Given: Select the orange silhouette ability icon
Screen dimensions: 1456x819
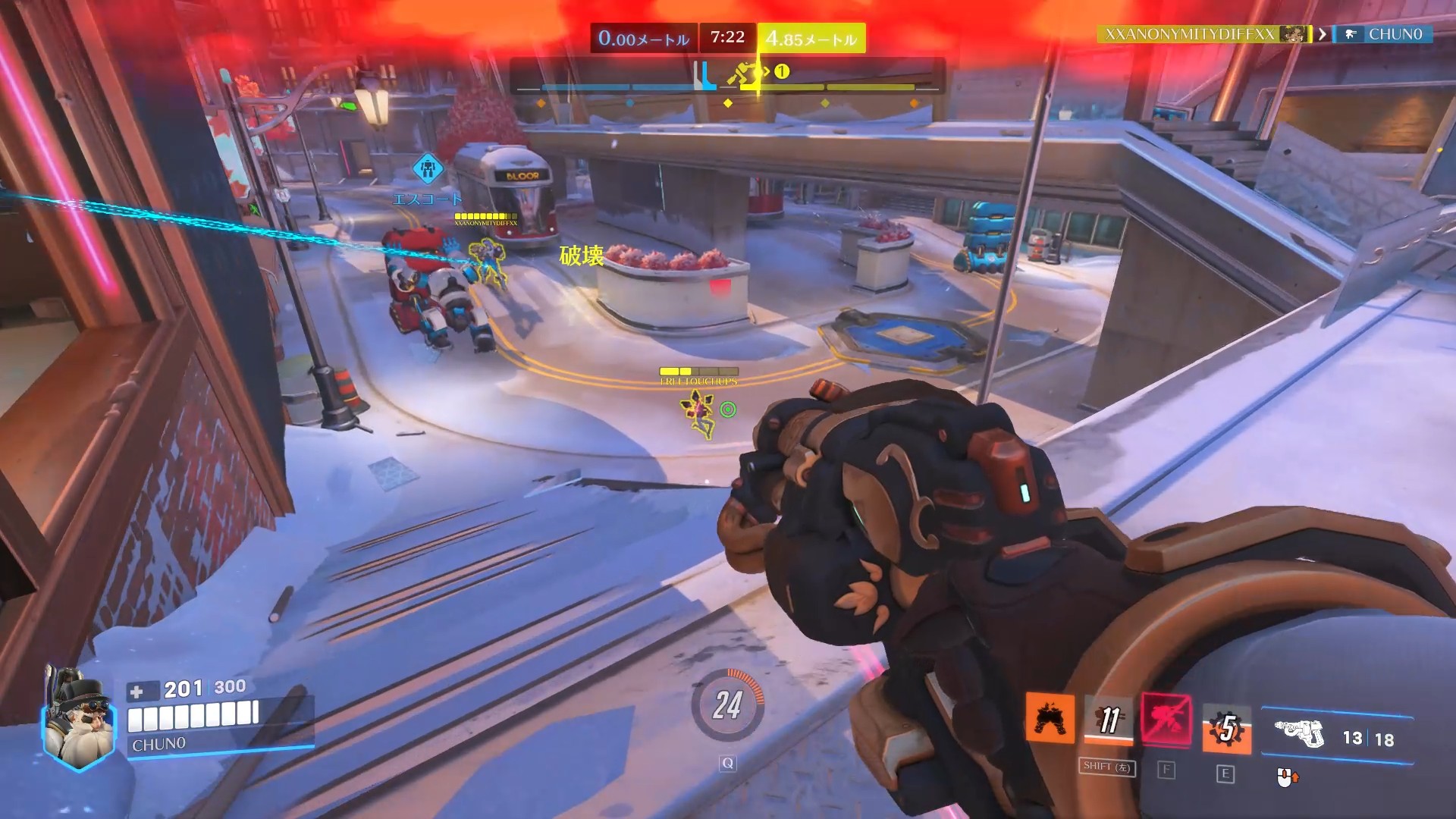Looking at the screenshot, I should tap(1050, 718).
